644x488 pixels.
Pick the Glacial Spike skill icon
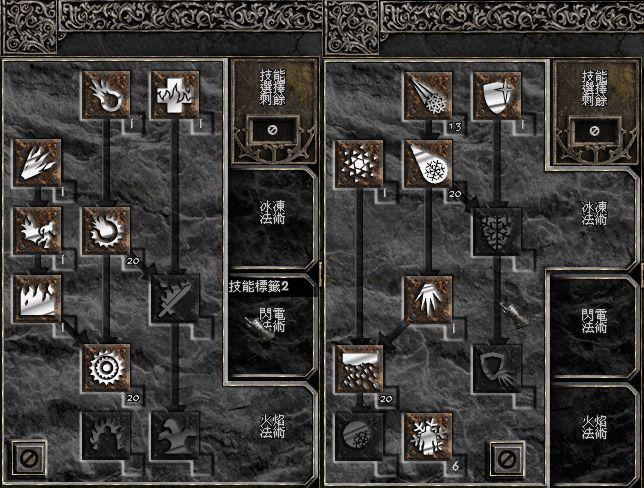(426, 296)
